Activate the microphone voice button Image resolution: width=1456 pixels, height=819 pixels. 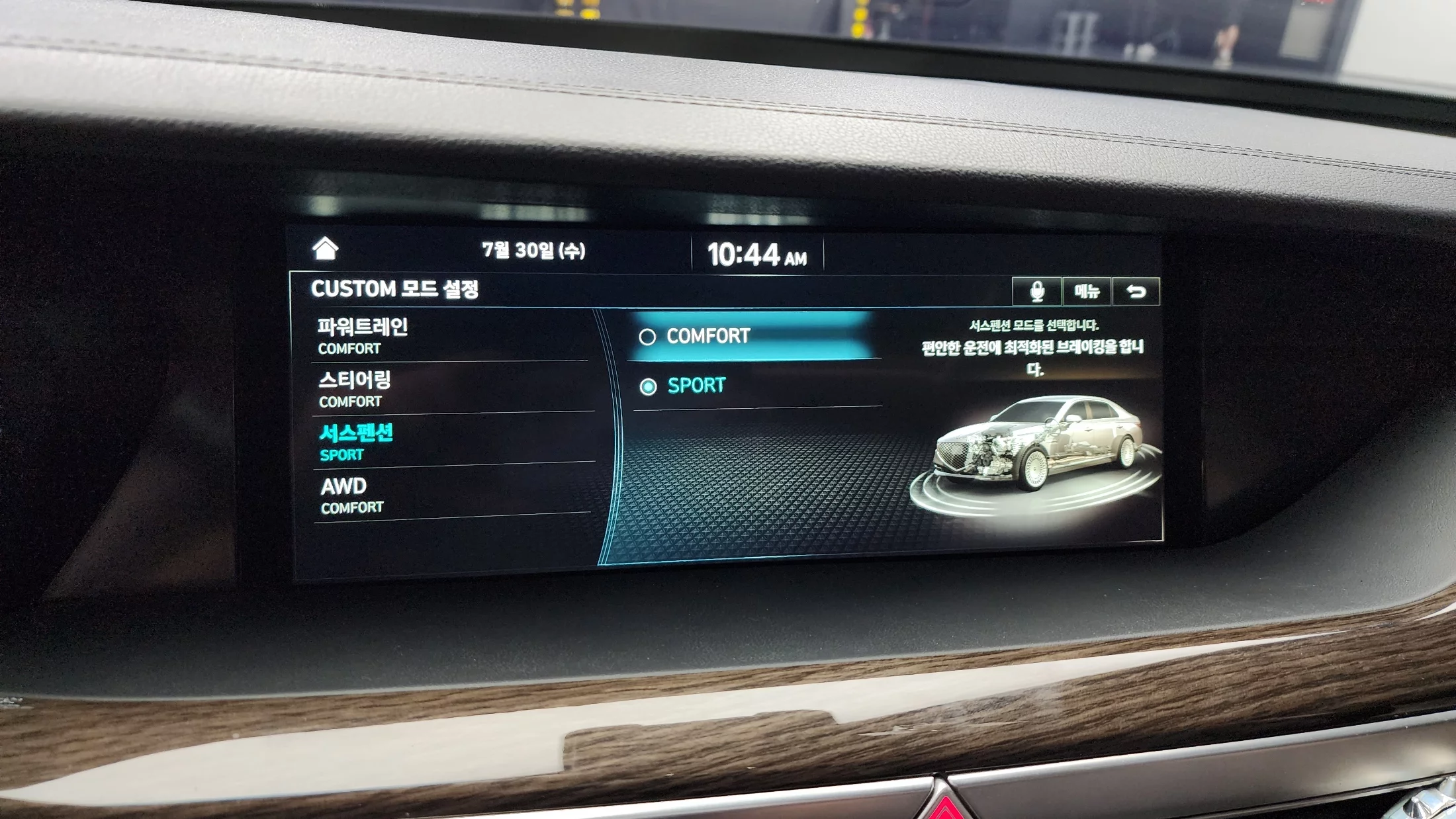pos(1036,291)
